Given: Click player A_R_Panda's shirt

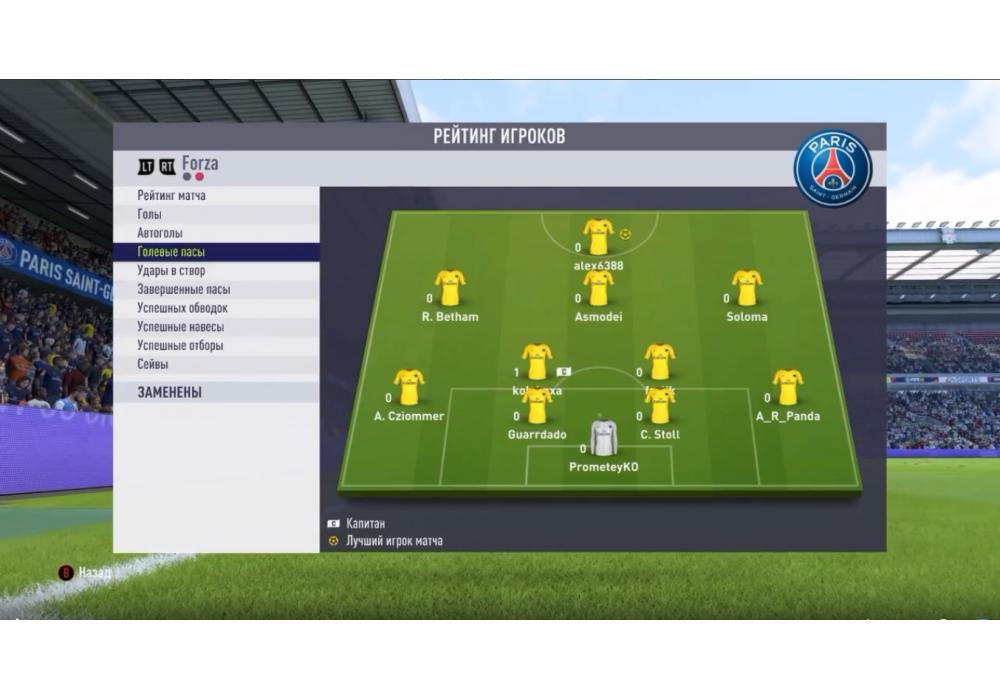Looking at the screenshot, I should [x=787, y=387].
